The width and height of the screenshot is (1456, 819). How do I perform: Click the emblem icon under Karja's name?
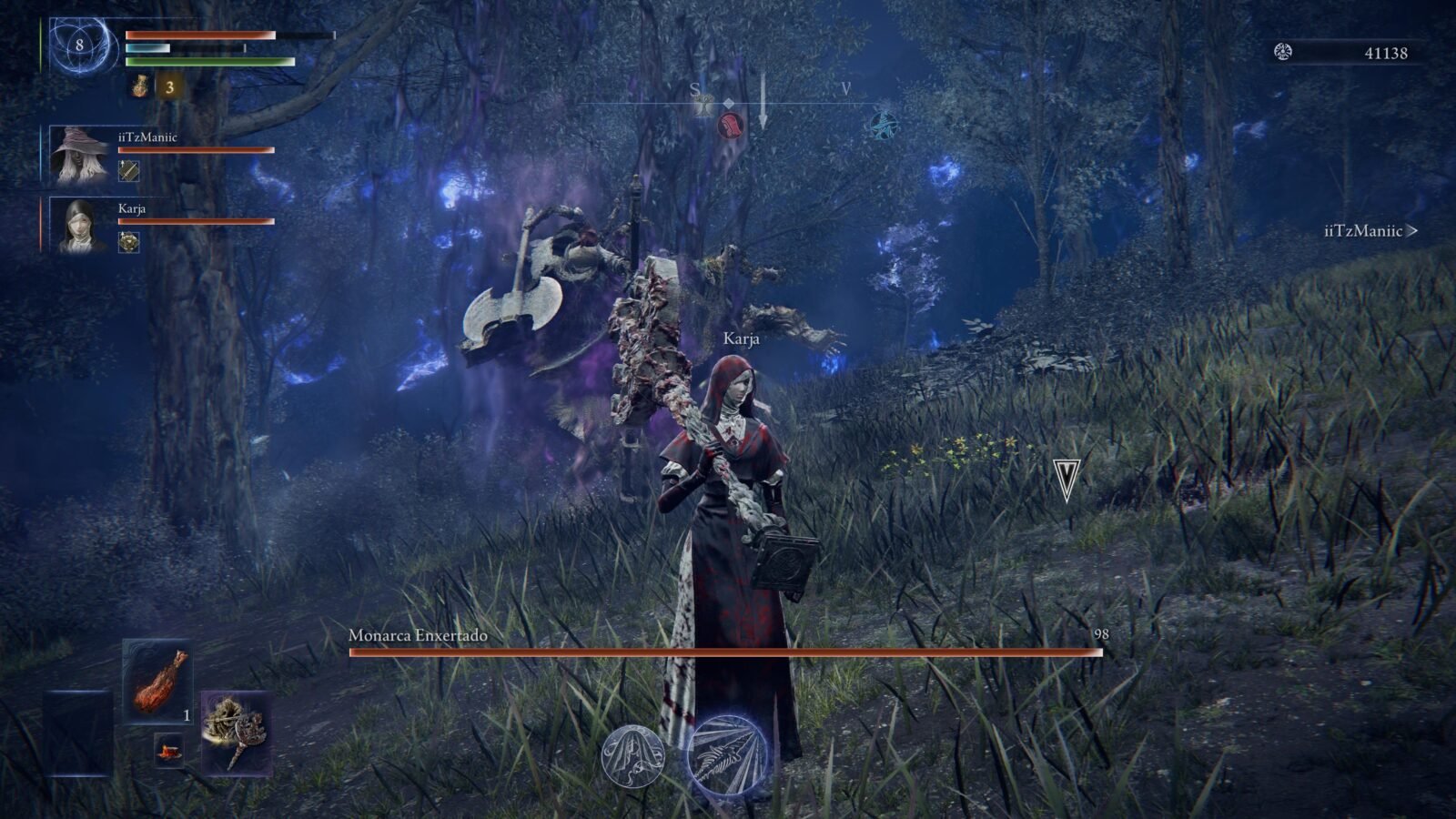pyautogui.click(x=129, y=241)
